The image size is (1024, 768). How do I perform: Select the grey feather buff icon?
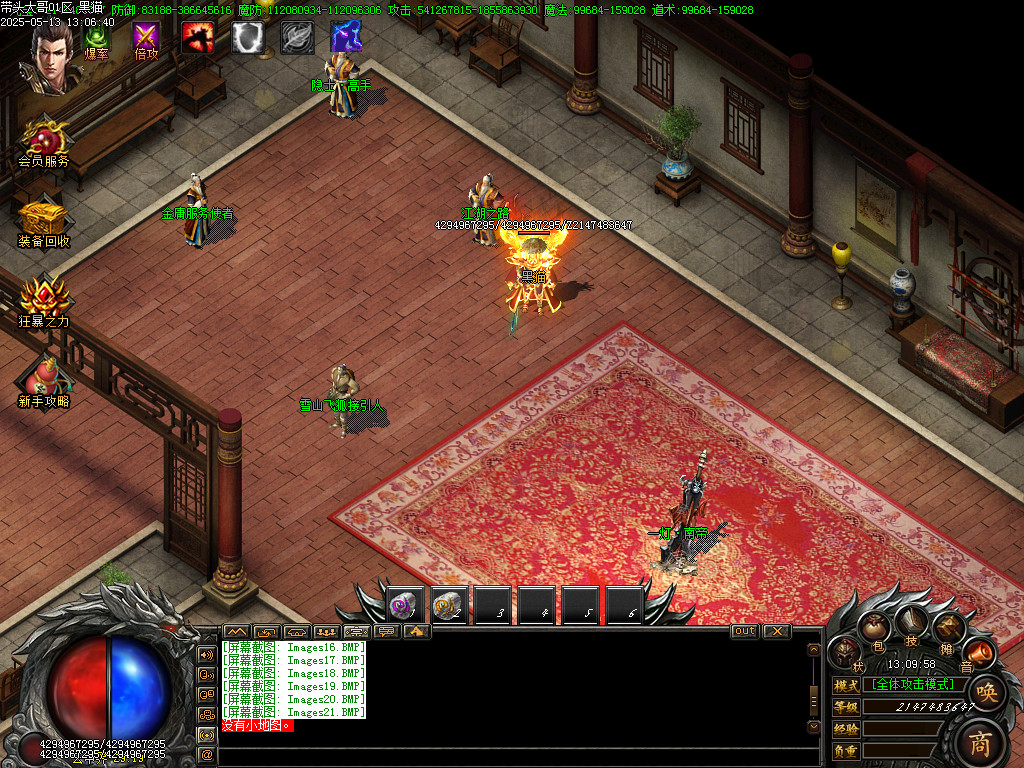click(297, 37)
